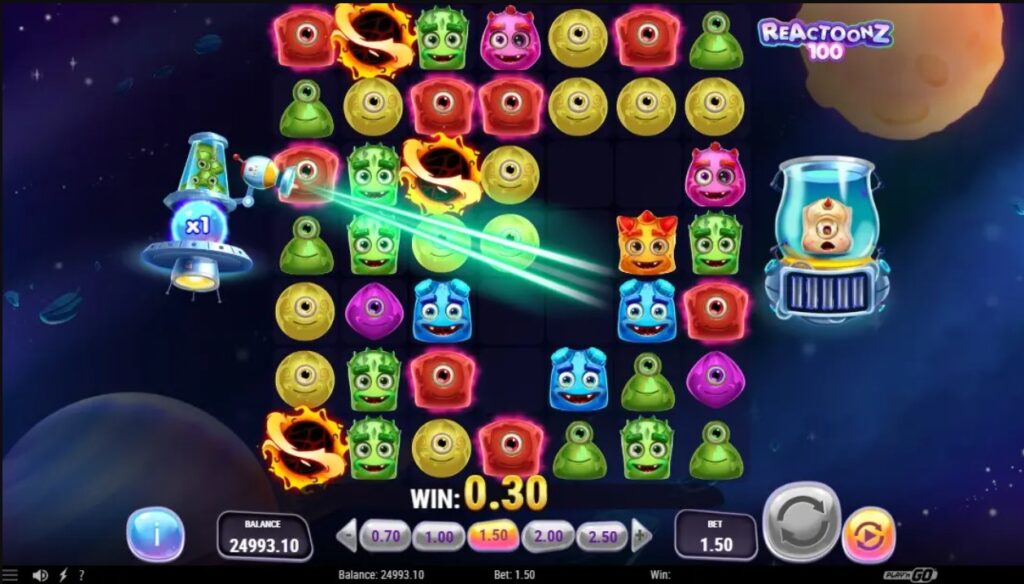Open help via the question mark icon
Image resolution: width=1024 pixels, height=584 pixels.
pyautogui.click(x=81, y=576)
